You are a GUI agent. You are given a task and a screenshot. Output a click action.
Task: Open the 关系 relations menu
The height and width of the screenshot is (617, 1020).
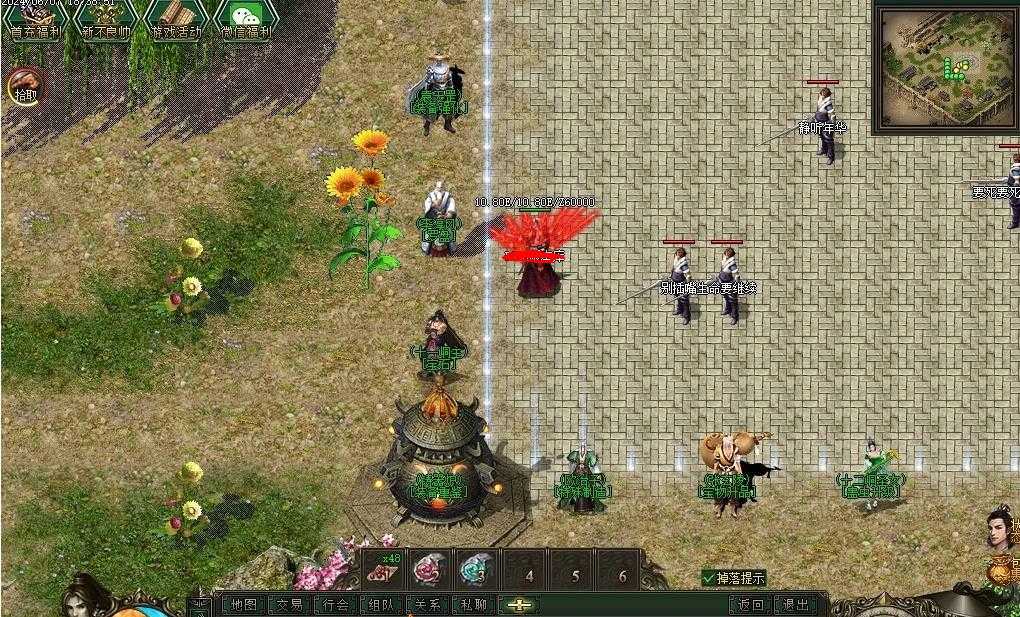pyautogui.click(x=427, y=605)
